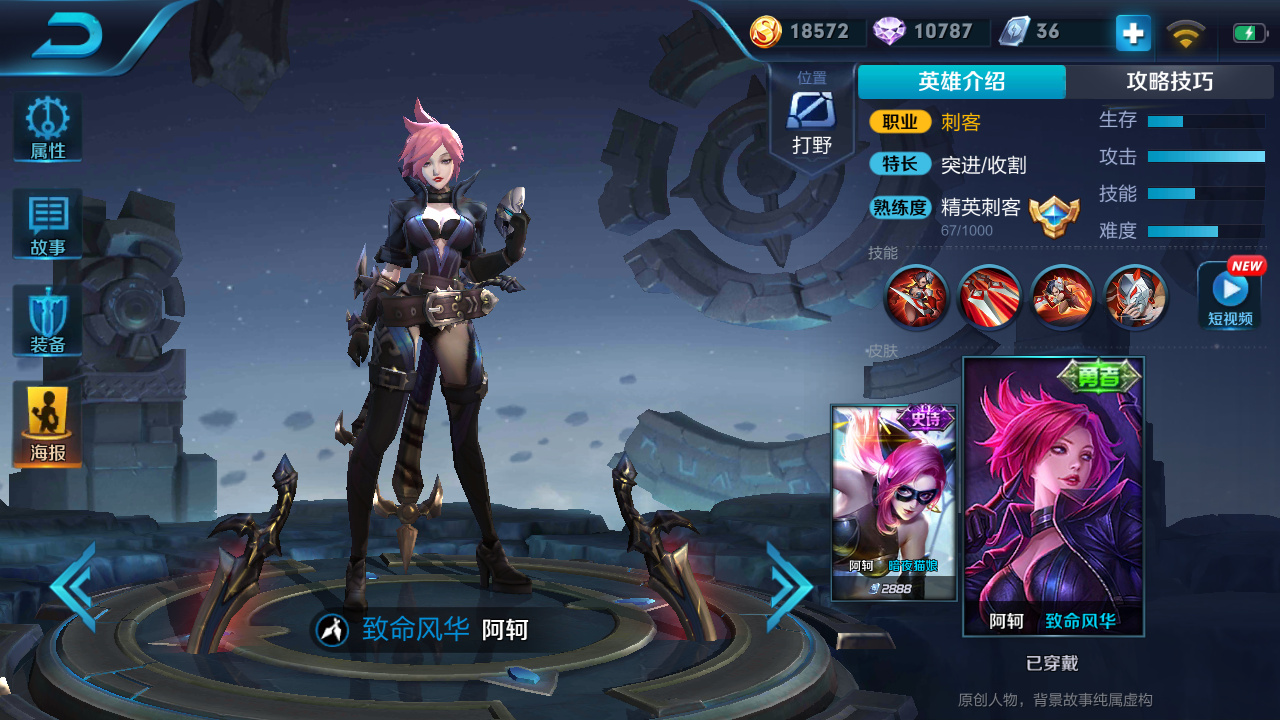Image resolution: width=1280 pixels, height=720 pixels.
Task: Click the wifi signal indicator
Action: point(1185,31)
